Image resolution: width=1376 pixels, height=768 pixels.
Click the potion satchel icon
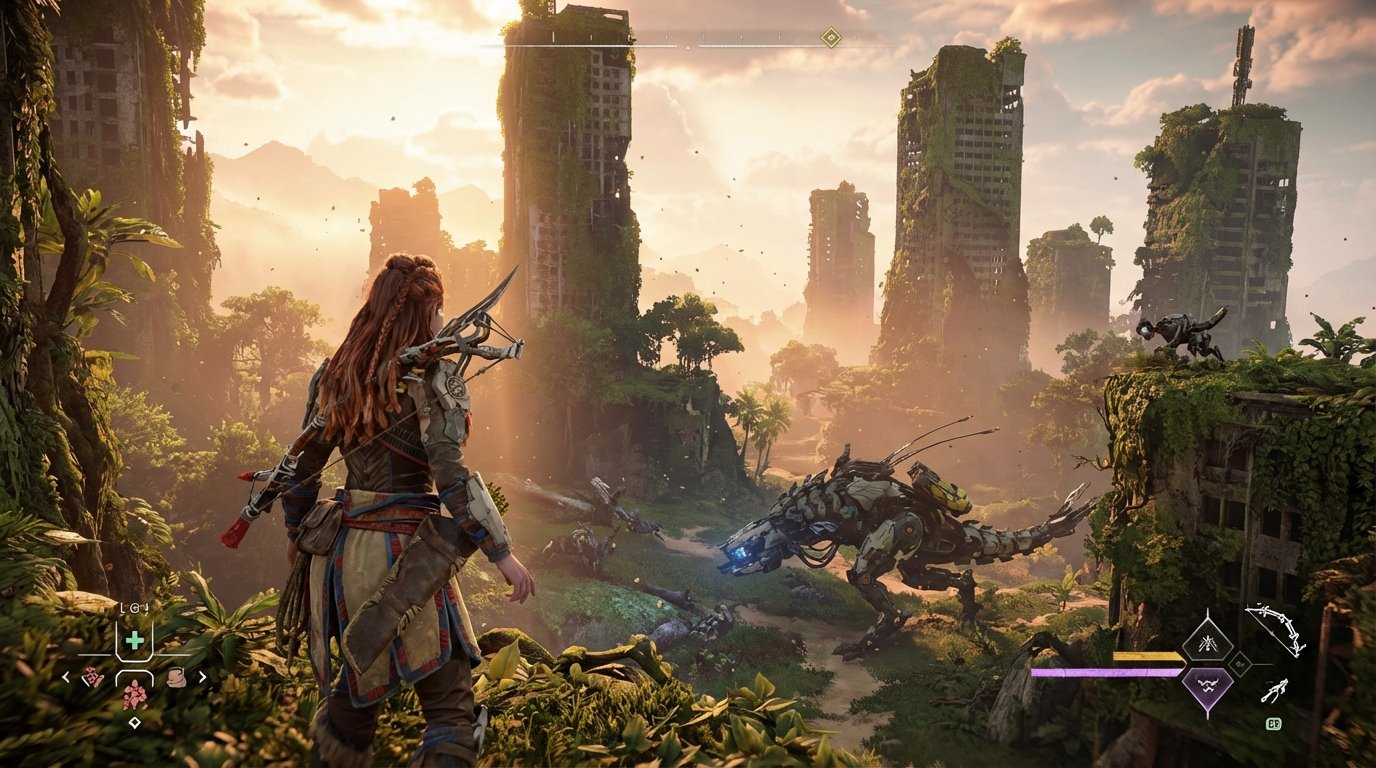[x=177, y=676]
